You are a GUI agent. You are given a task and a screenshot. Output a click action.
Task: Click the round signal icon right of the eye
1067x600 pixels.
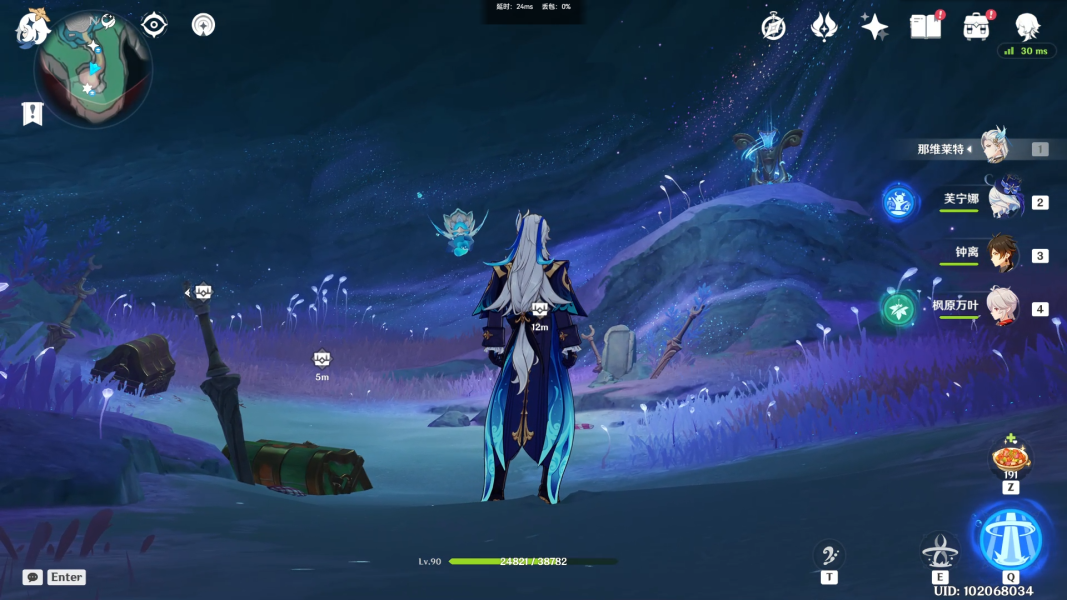click(x=203, y=24)
